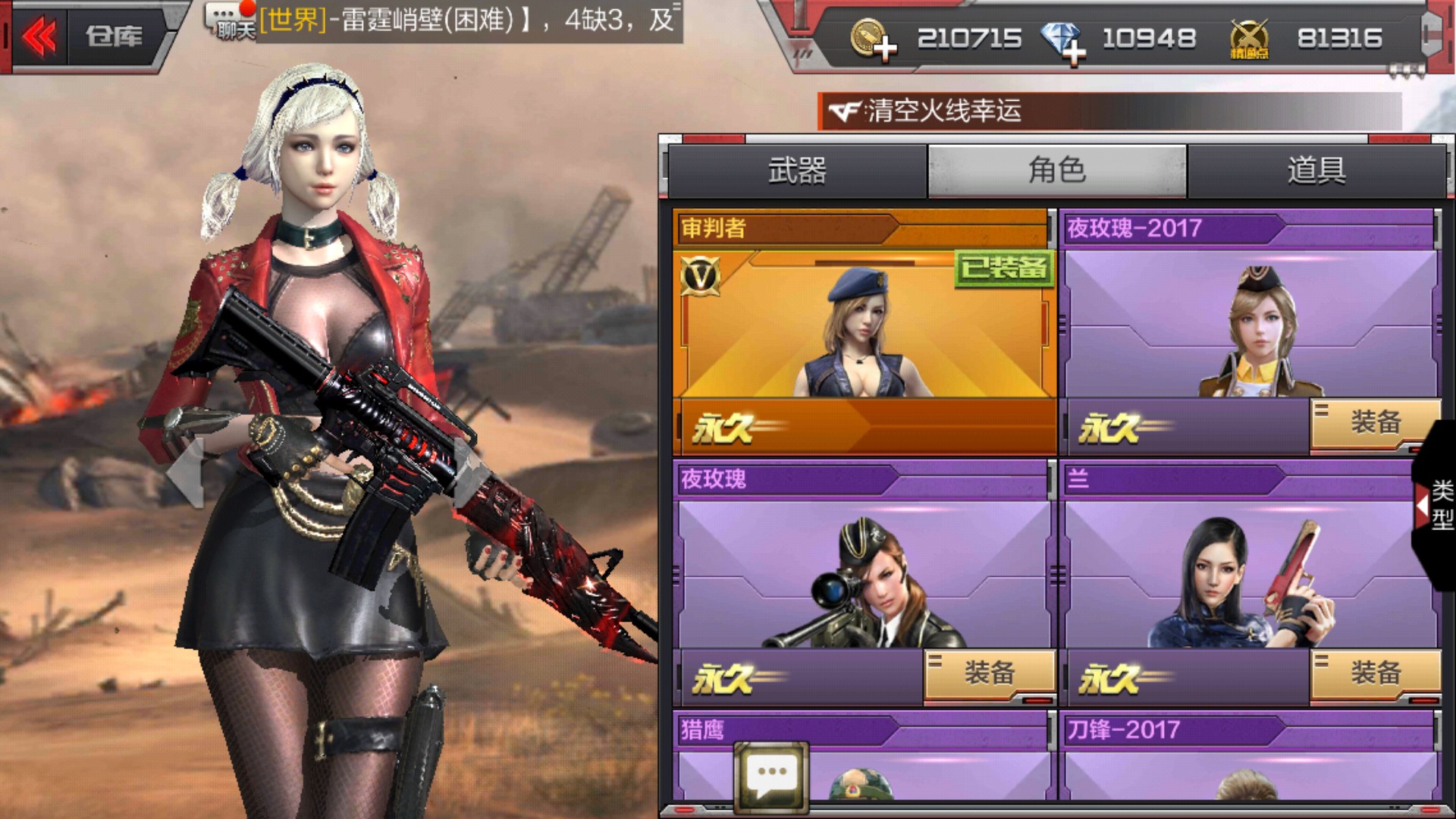Screen dimensions: 1456x819
Task: Open the floating speech bubble chat button
Action: pos(771,777)
